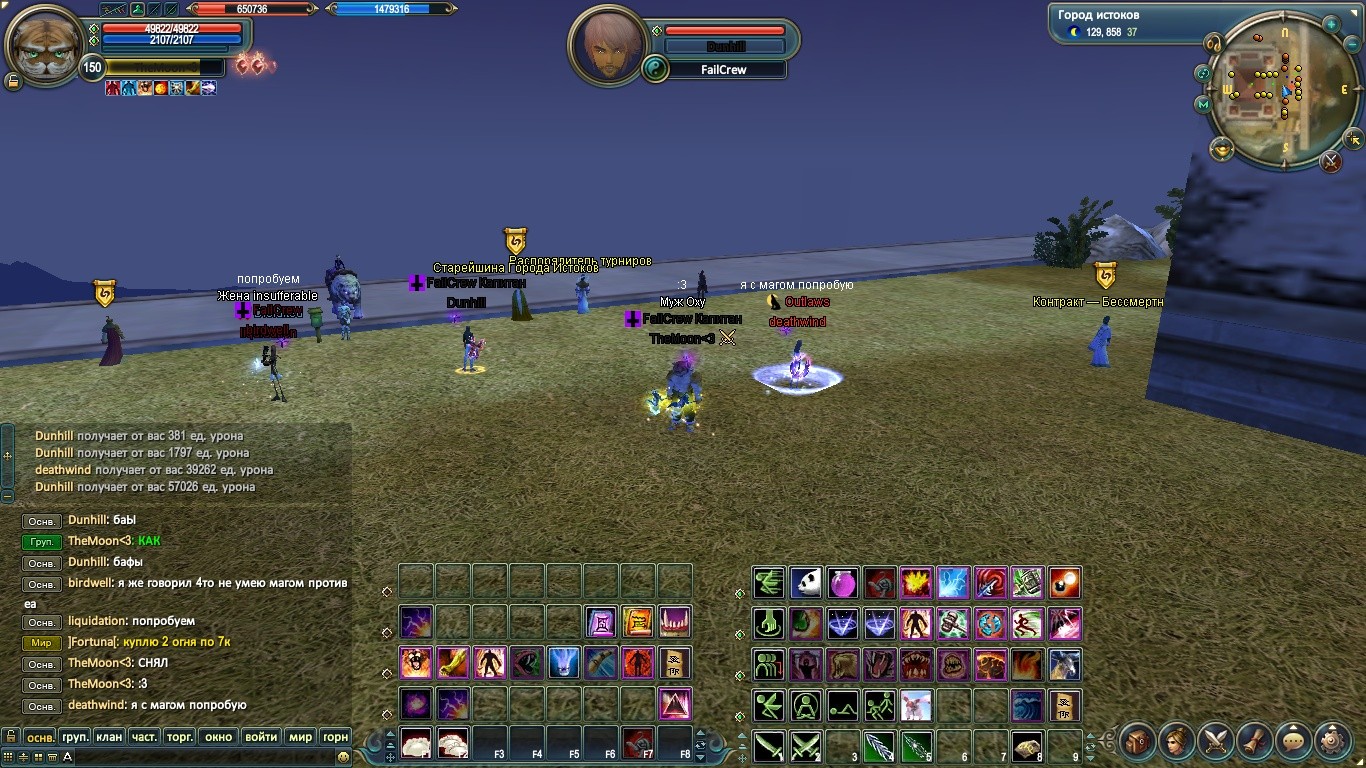Activate the panda head skill icon
Image resolution: width=1366 pixels, height=768 pixels.
point(806,582)
